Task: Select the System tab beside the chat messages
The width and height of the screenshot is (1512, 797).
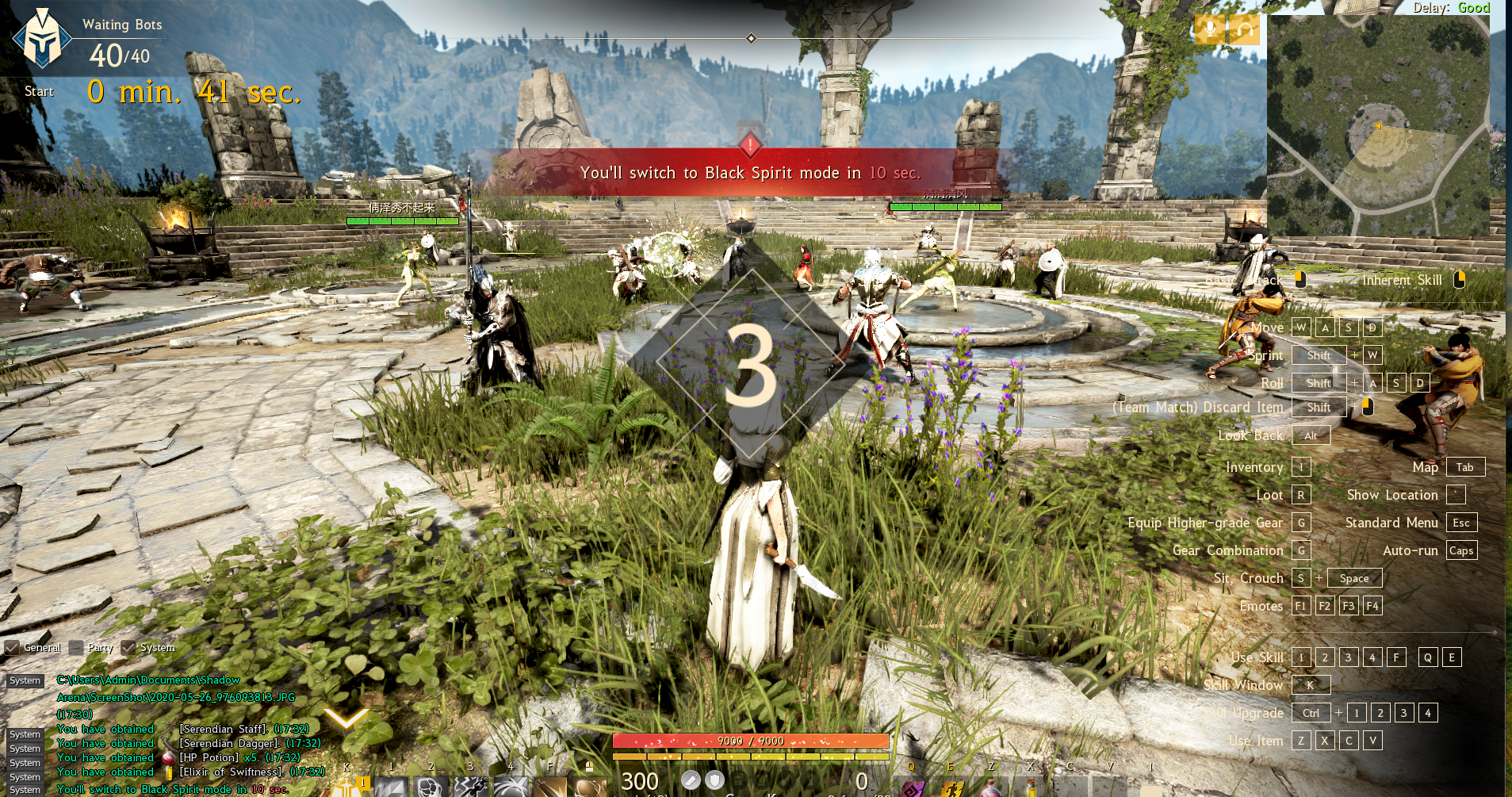Action: coord(25,680)
